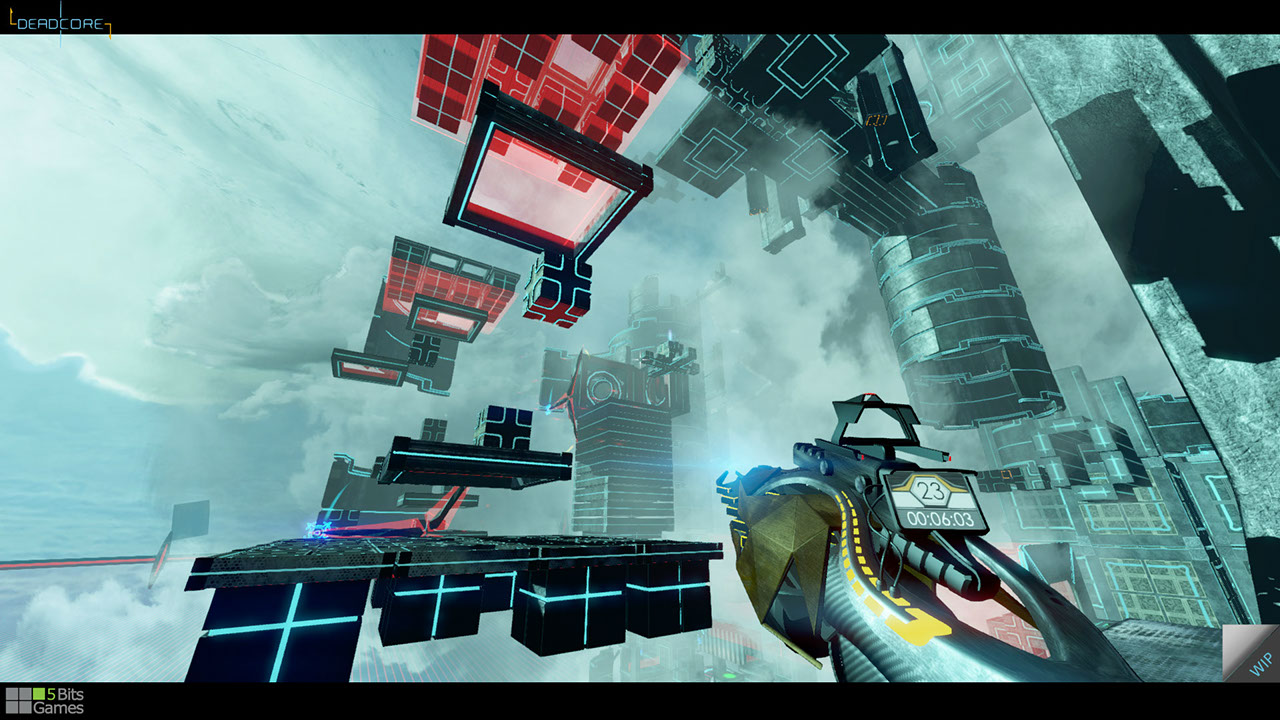Click the timer reading 00:06:03
This screenshot has width=1280, height=720.
click(940, 517)
